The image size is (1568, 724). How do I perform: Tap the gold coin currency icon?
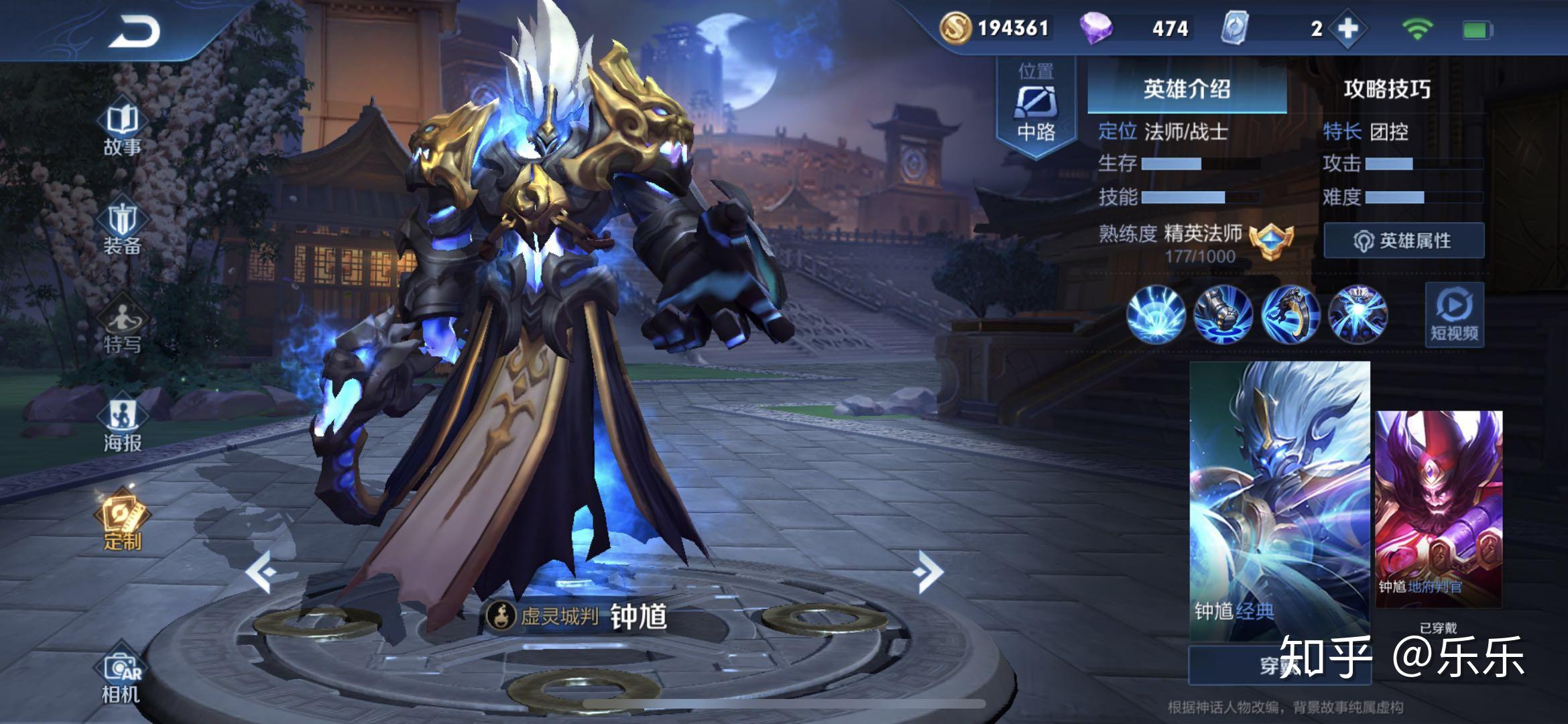pyautogui.click(x=955, y=28)
